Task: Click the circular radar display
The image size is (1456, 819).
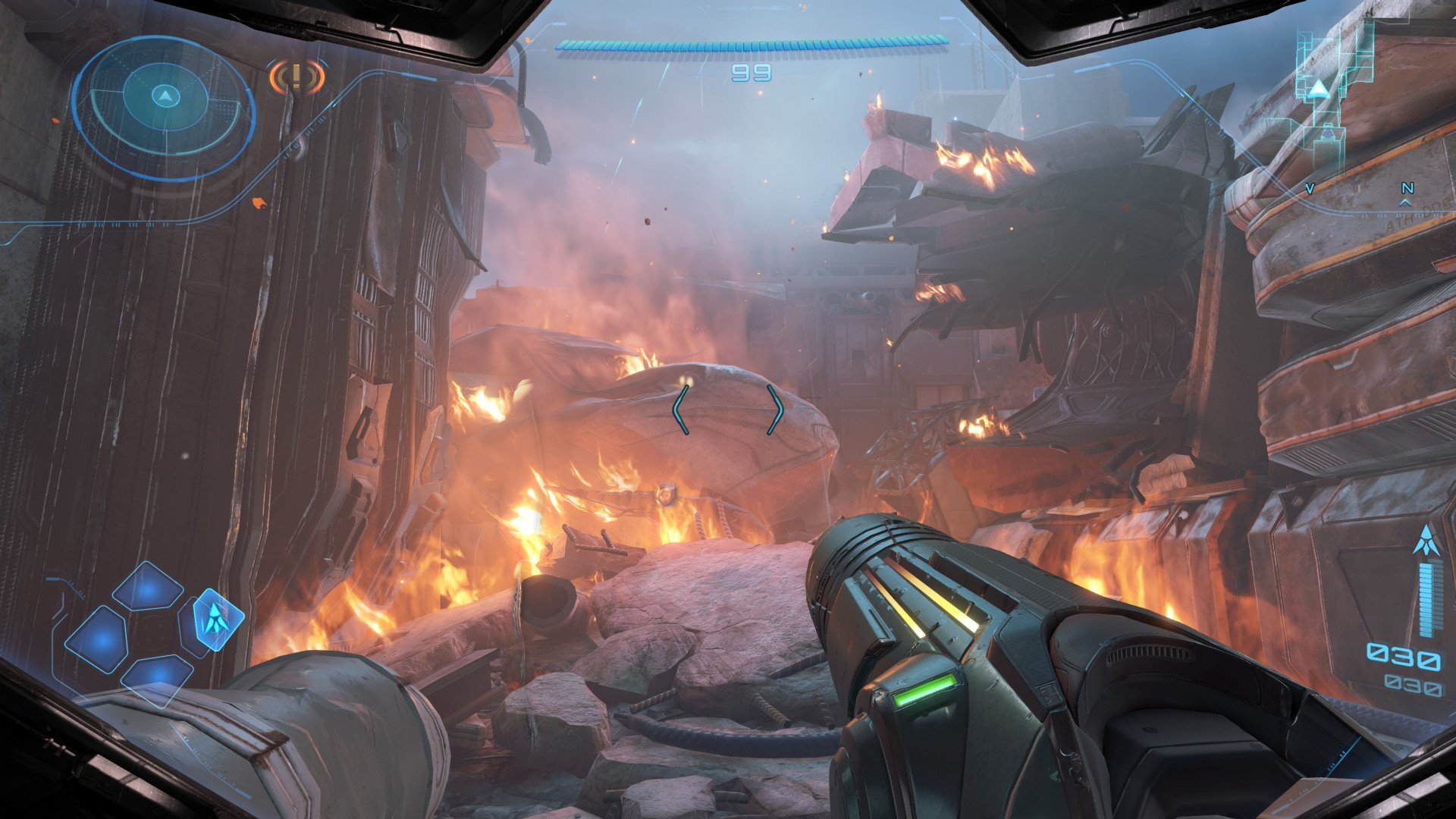Action: 164,106
